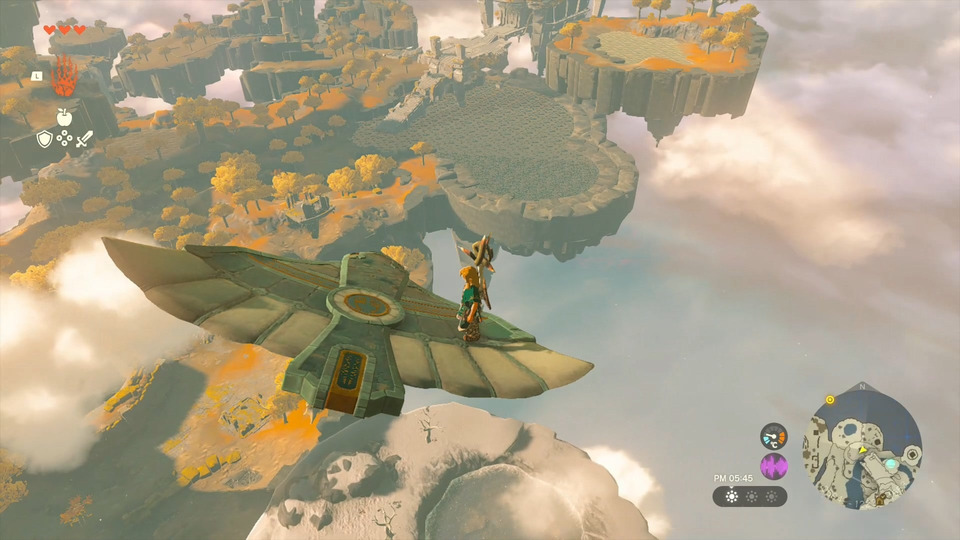Select the glowing cyan shrine marker on minimap

pyautogui.click(x=890, y=465)
